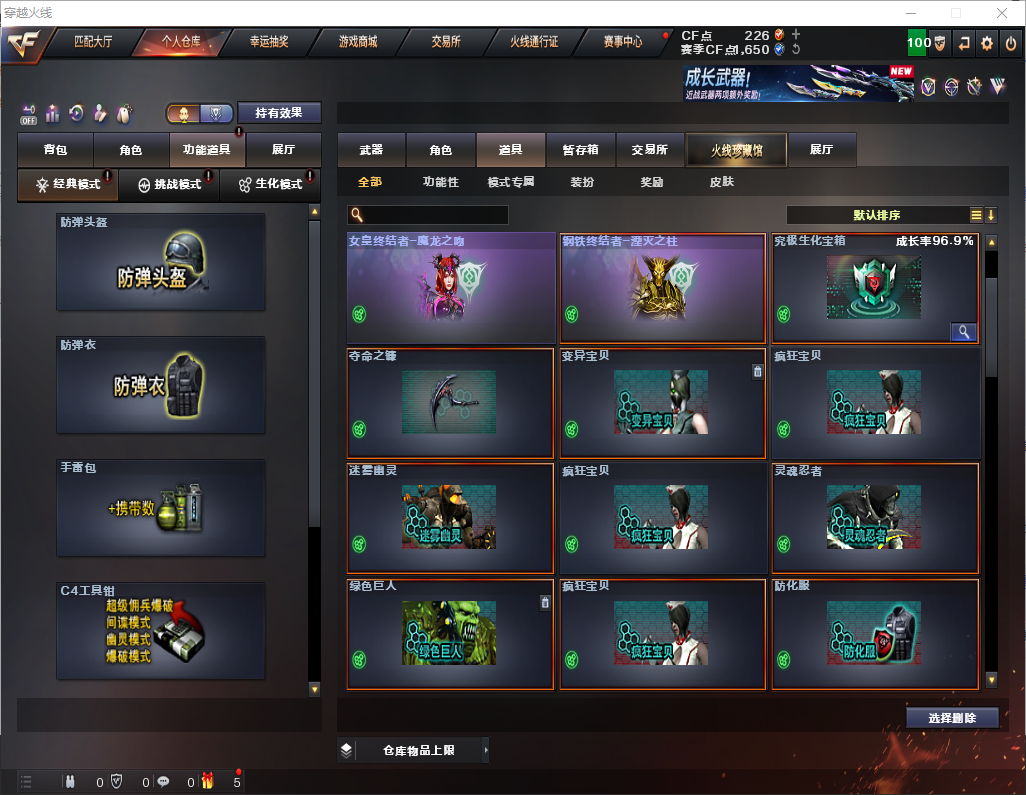Click the 选择删除 select delete button

952,718
